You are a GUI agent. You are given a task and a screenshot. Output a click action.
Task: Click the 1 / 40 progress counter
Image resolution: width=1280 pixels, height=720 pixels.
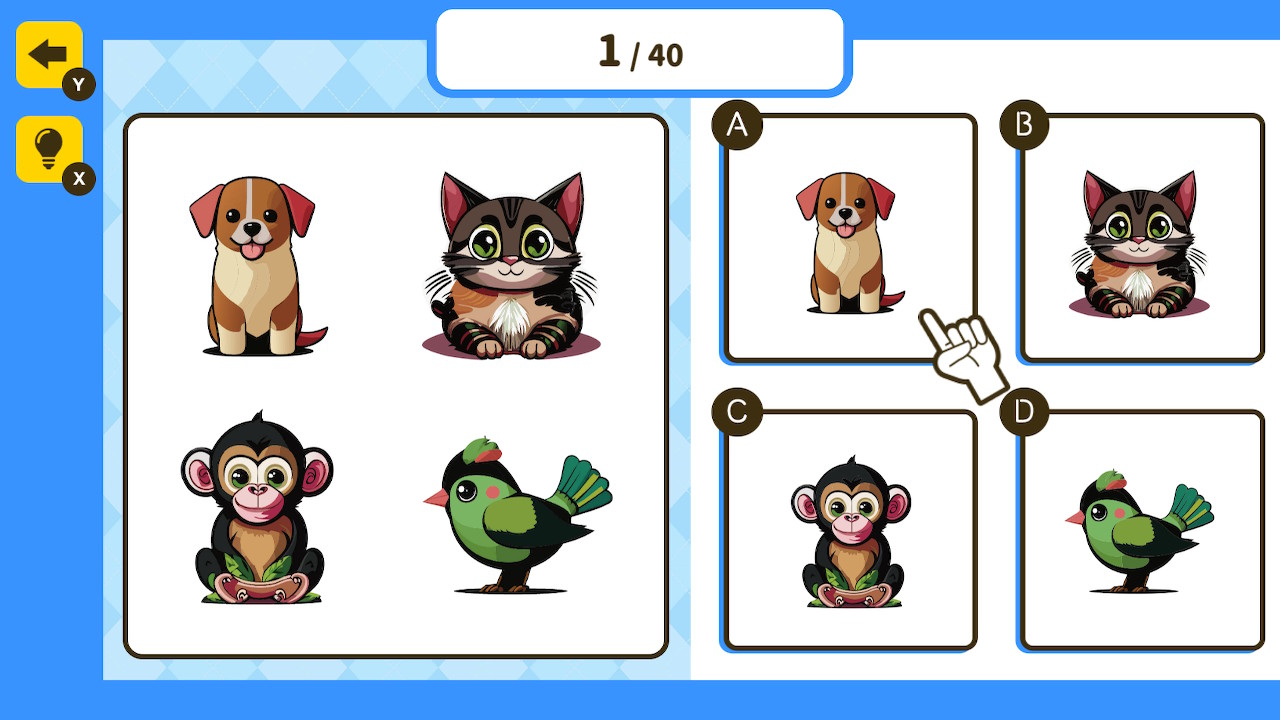[x=640, y=52]
